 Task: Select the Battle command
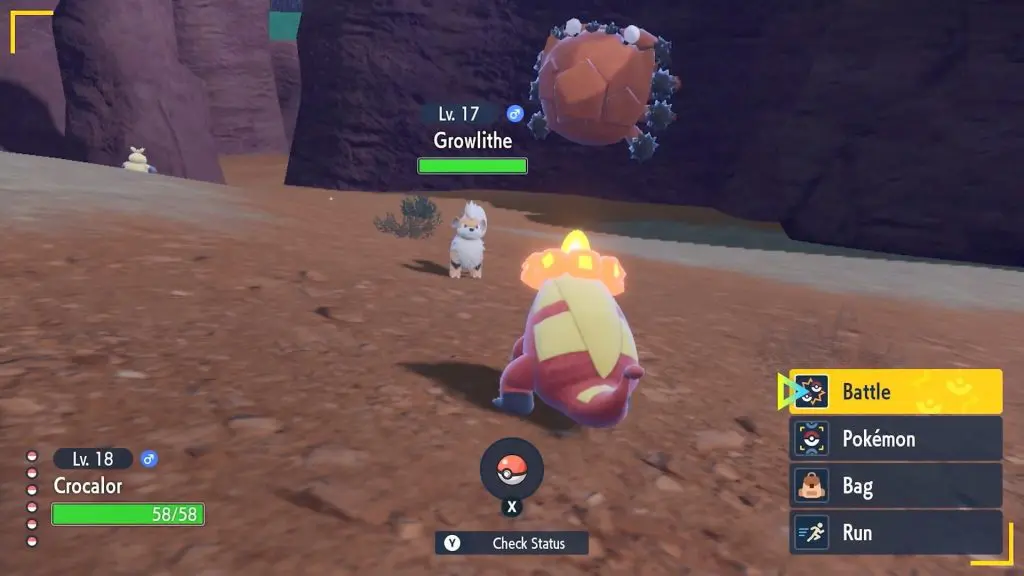click(x=896, y=392)
